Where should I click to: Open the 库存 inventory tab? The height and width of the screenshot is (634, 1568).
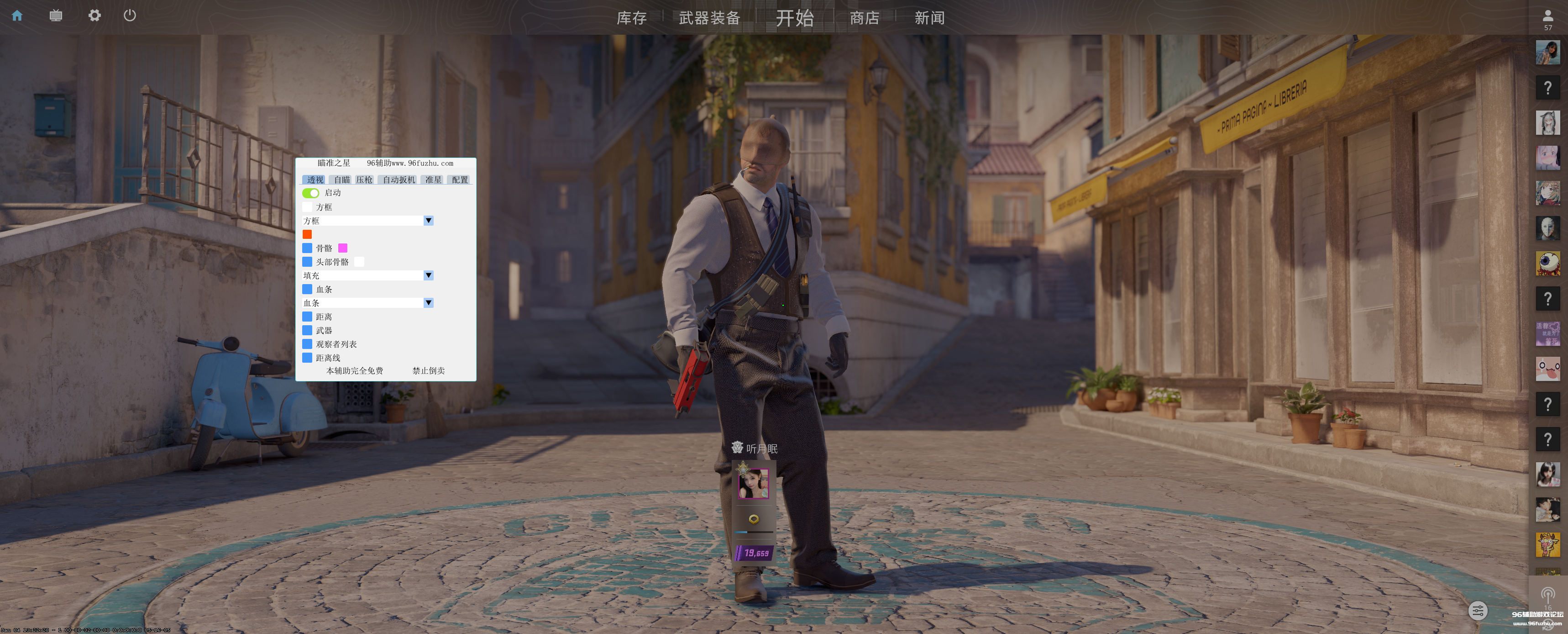click(631, 18)
